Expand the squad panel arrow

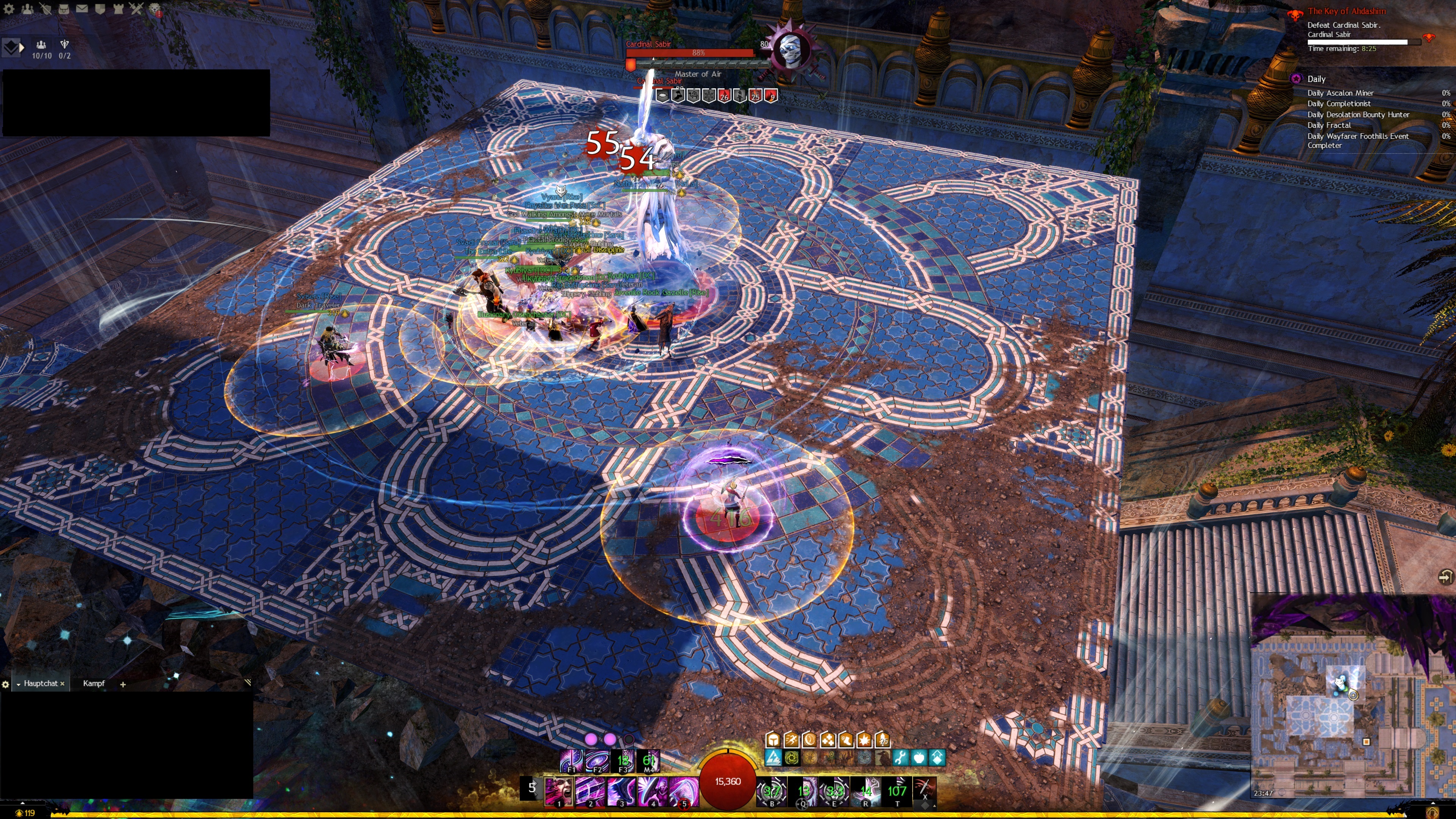22,48
